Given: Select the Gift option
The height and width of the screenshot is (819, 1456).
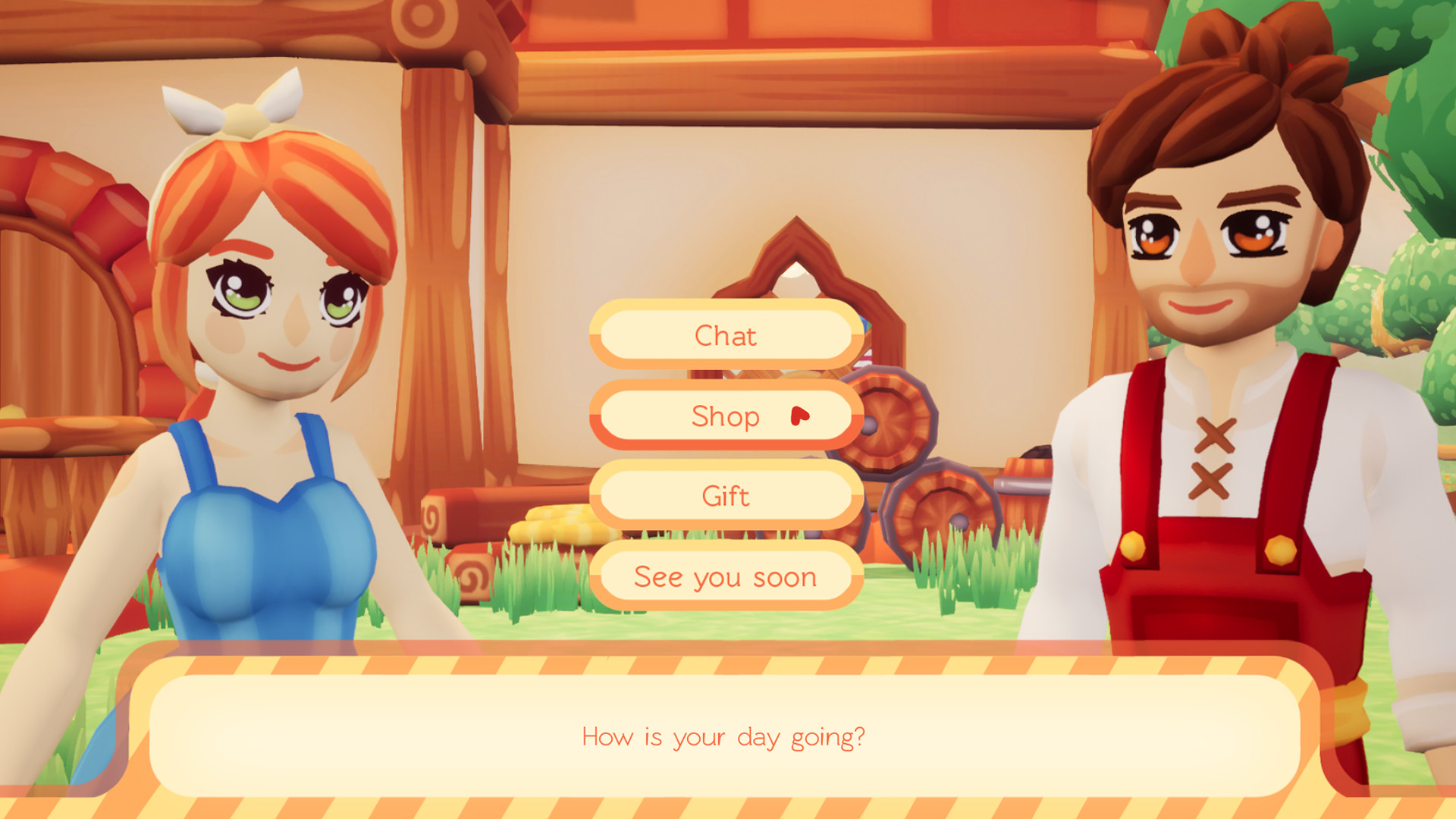Looking at the screenshot, I should coord(726,496).
